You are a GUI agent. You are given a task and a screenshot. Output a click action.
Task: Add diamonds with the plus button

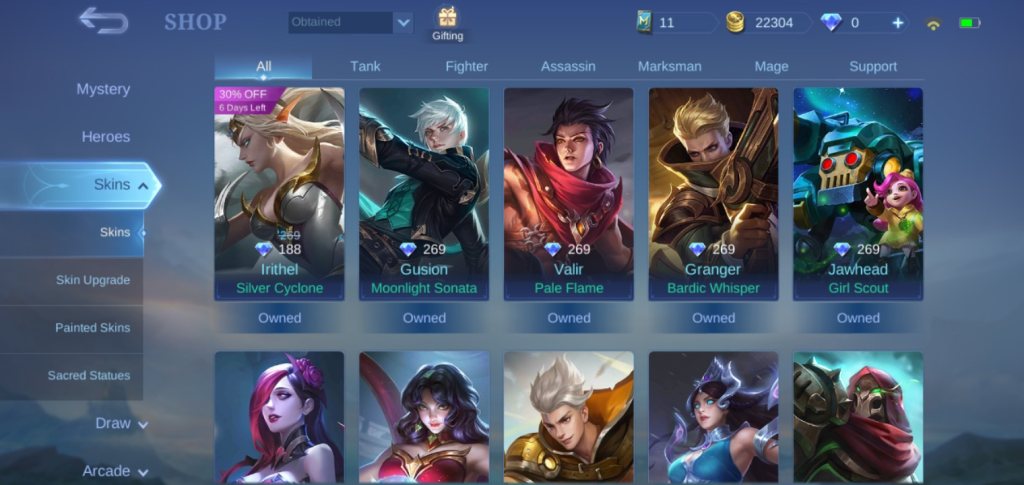pos(897,22)
